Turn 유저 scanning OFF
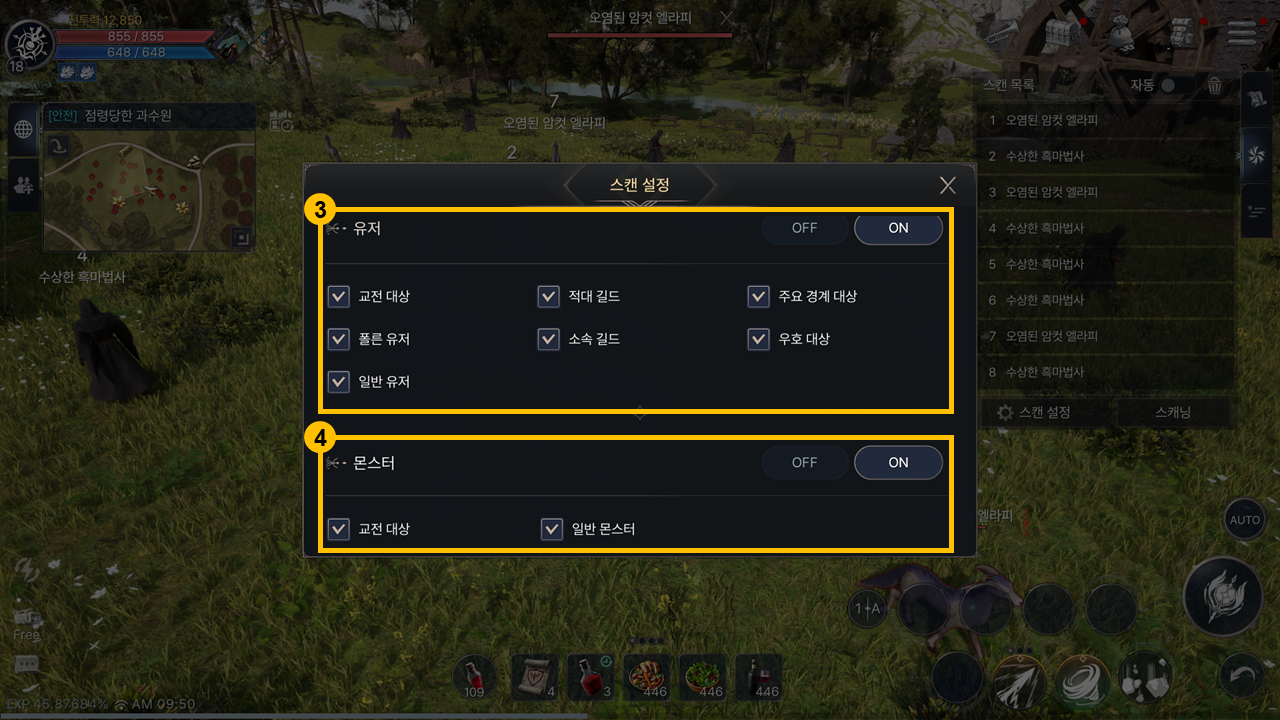This screenshot has width=1280, height=720. (x=805, y=228)
